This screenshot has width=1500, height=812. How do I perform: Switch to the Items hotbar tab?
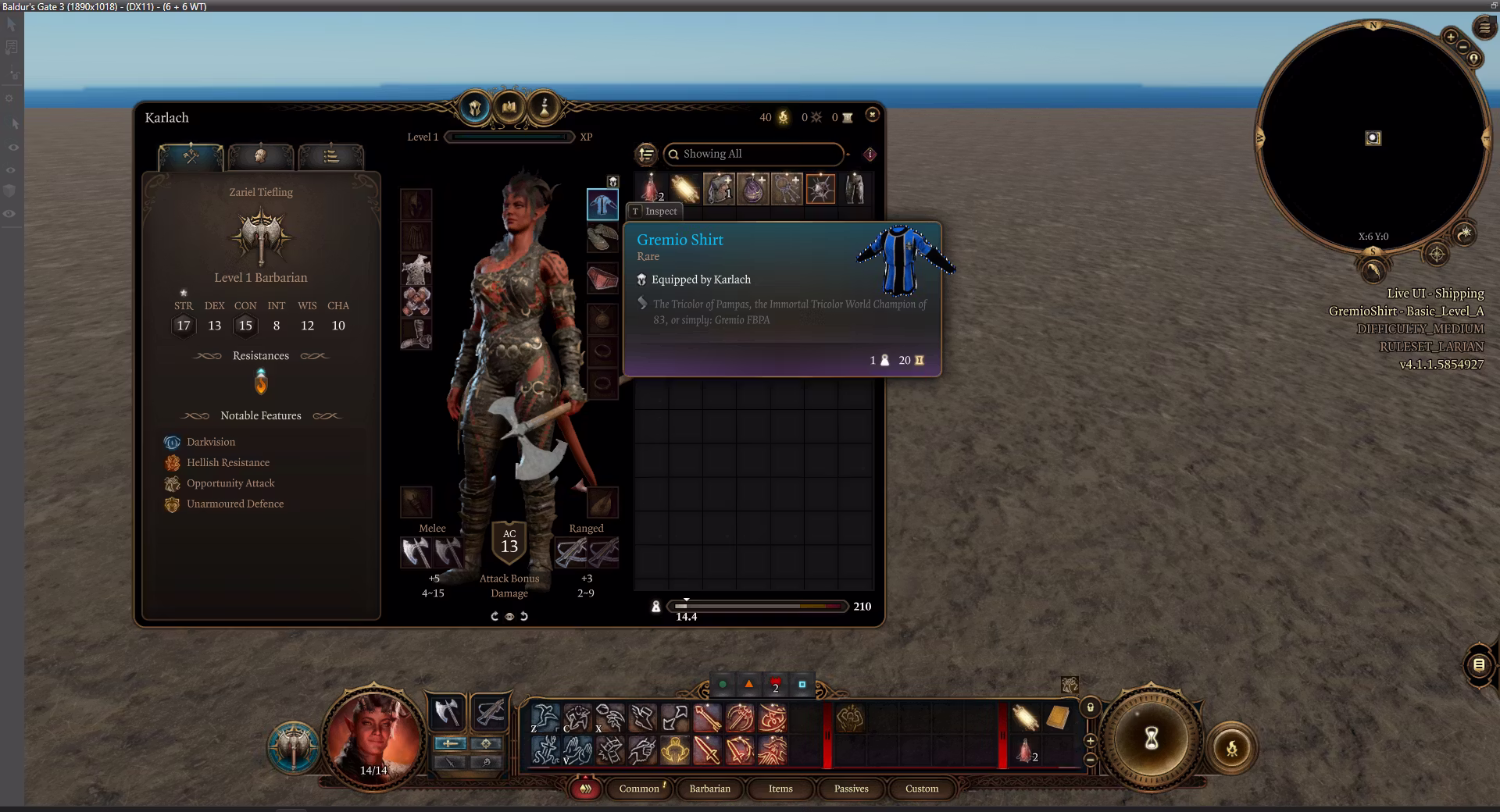[x=780, y=789]
